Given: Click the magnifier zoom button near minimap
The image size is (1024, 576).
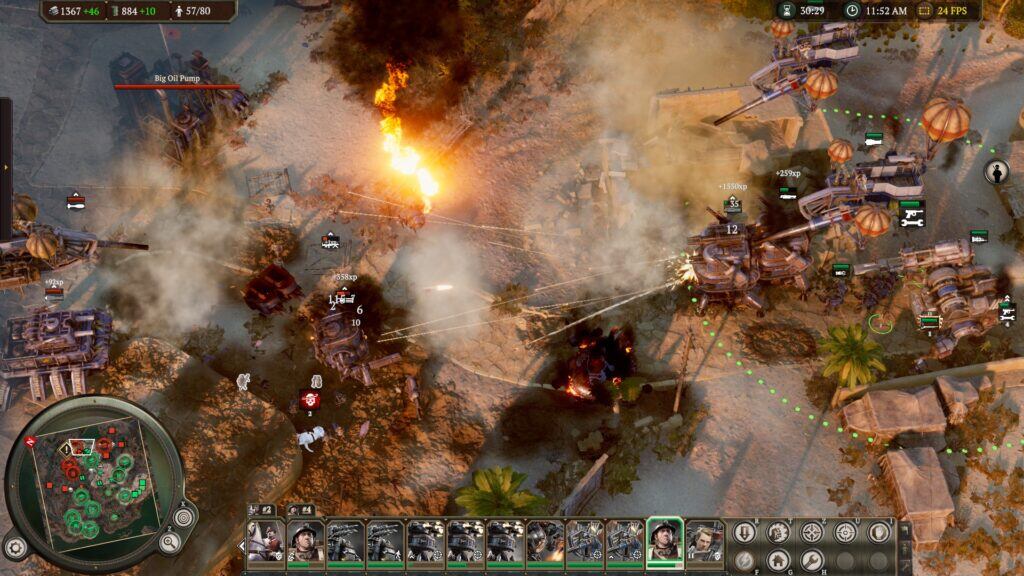Looking at the screenshot, I should pyautogui.click(x=170, y=542).
